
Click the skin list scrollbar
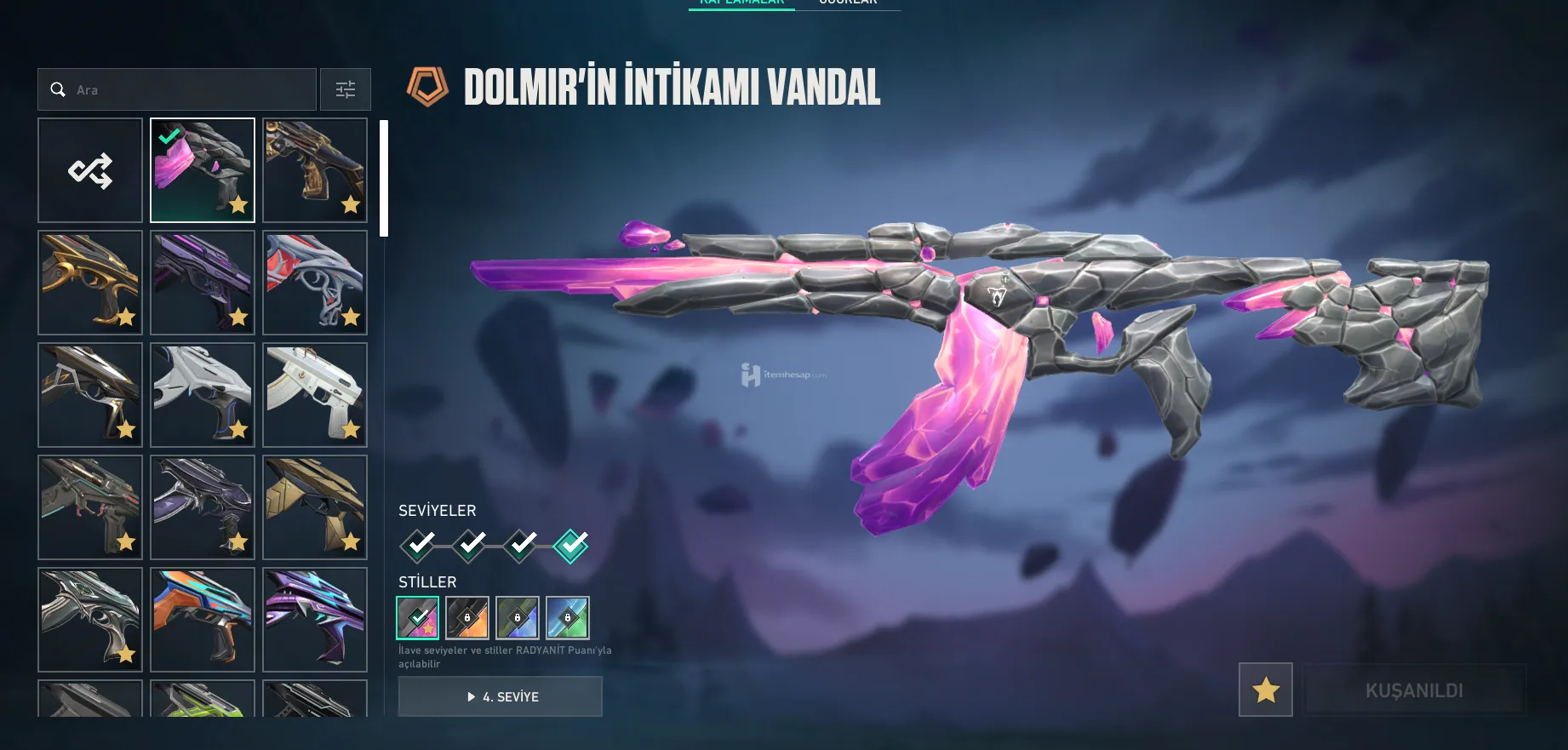point(384,178)
